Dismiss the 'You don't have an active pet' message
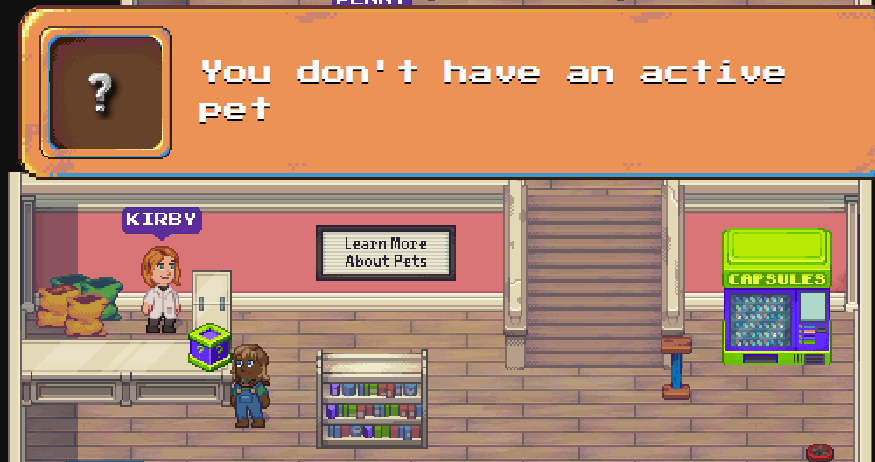Viewport: 875px width, 462px height. tap(490, 90)
